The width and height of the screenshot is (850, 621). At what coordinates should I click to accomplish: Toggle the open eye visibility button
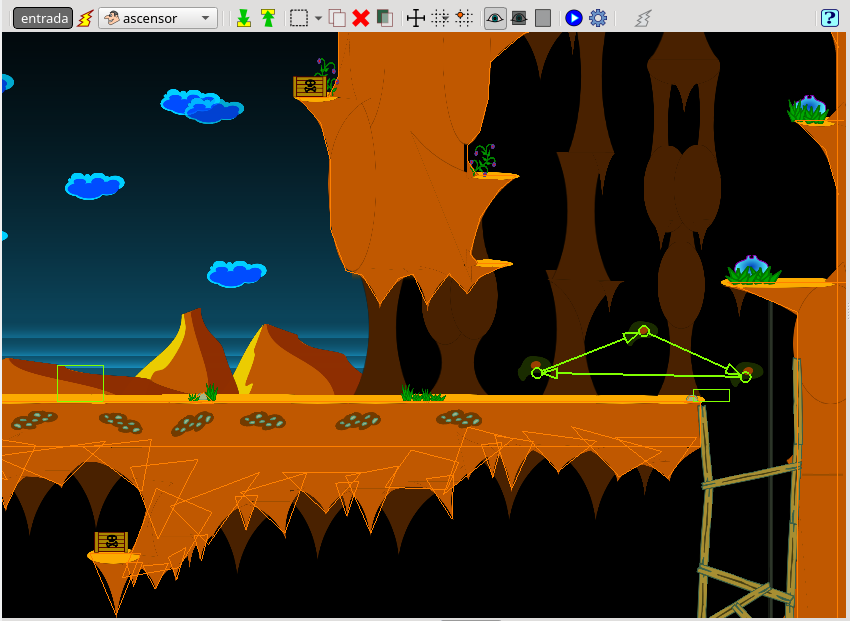point(495,18)
